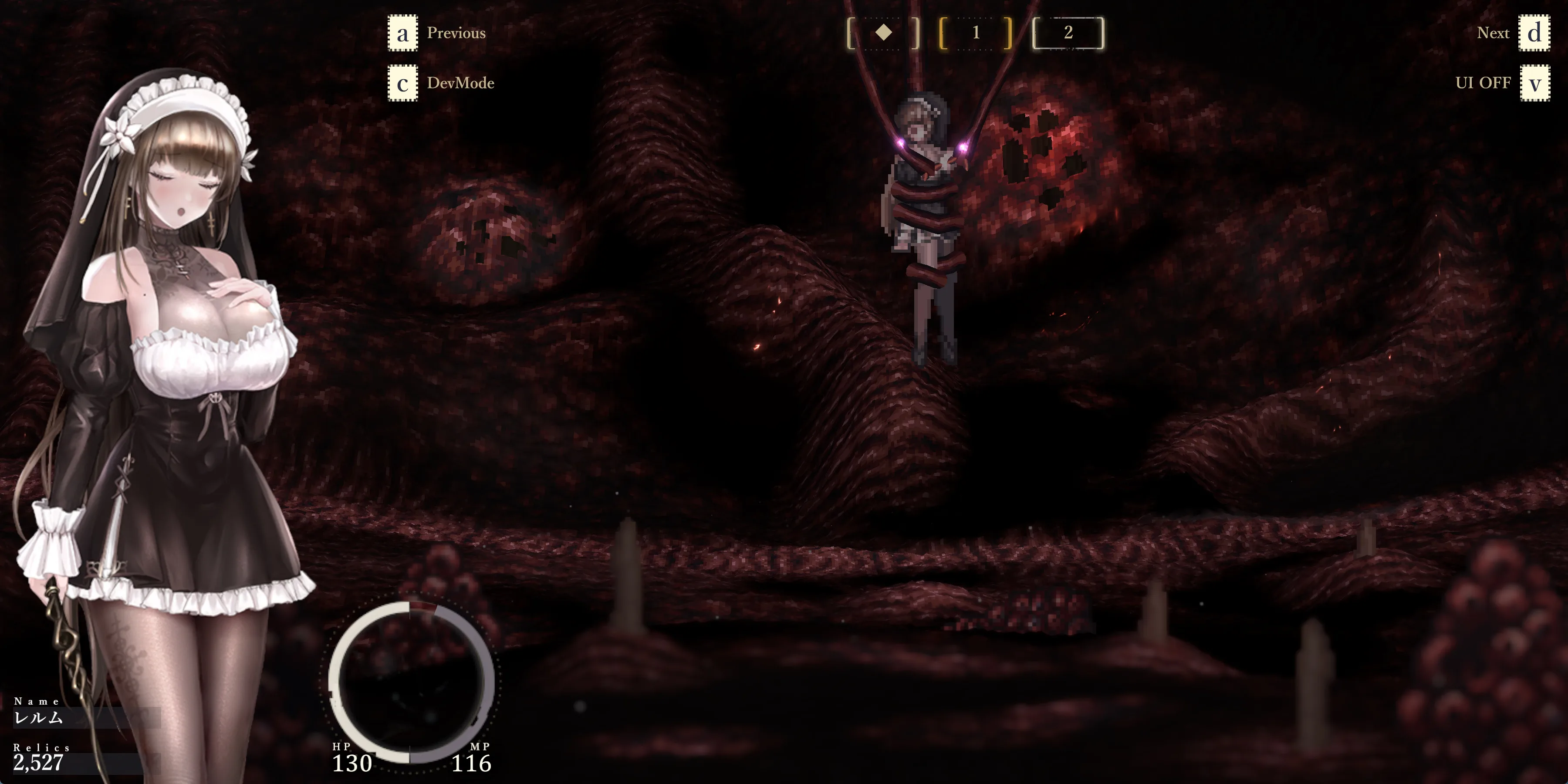Select the diamond page tab
1568x784 pixels.
(883, 33)
